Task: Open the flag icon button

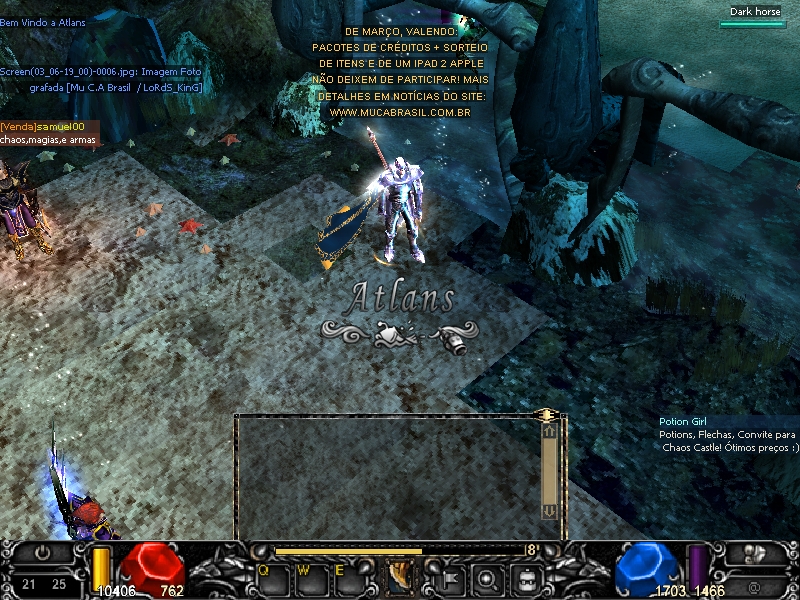Action: (x=449, y=576)
